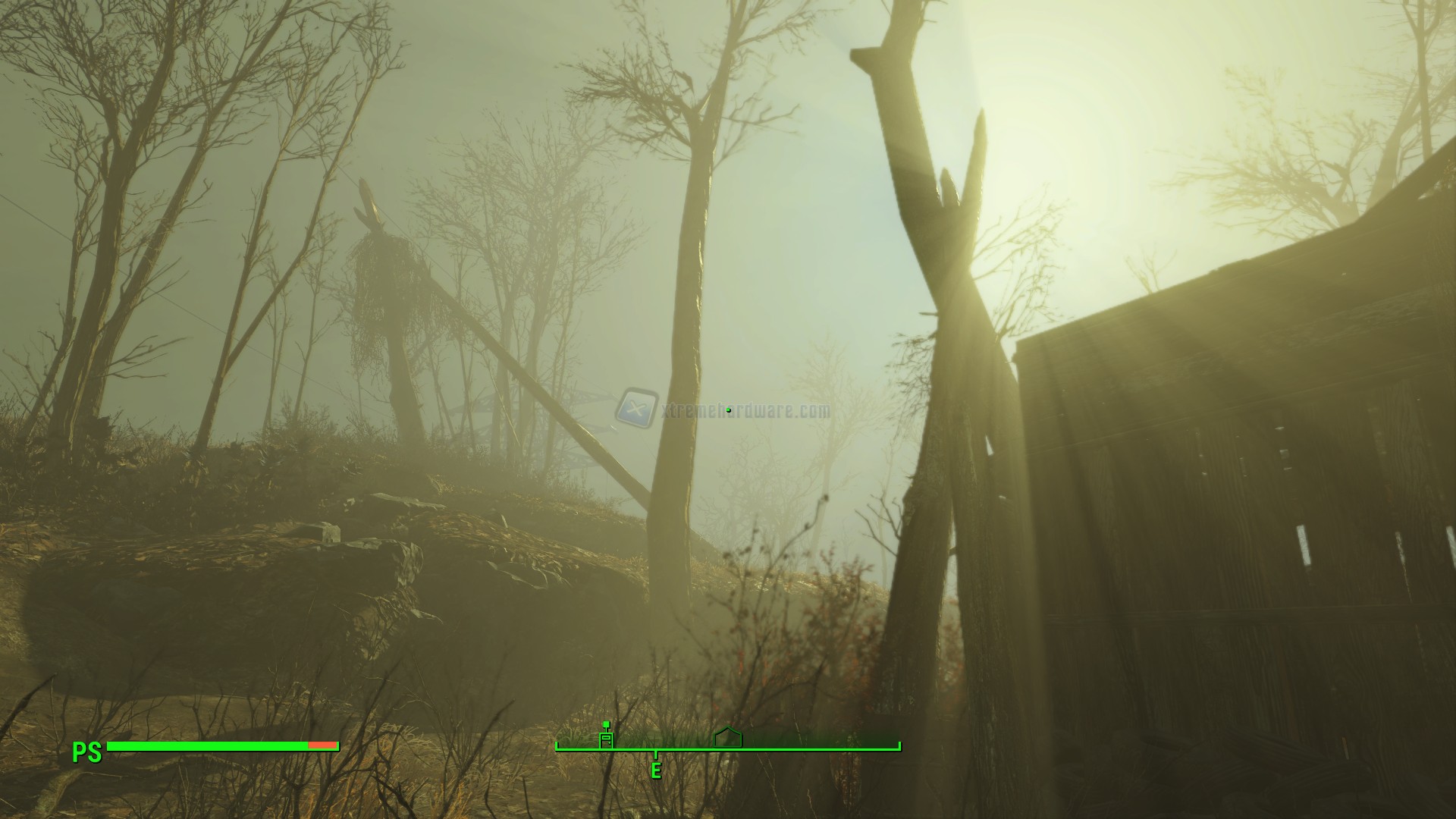Screen dimensions: 1456x819
Task: Click the radio tower marker on the compass
Action: 606,737
